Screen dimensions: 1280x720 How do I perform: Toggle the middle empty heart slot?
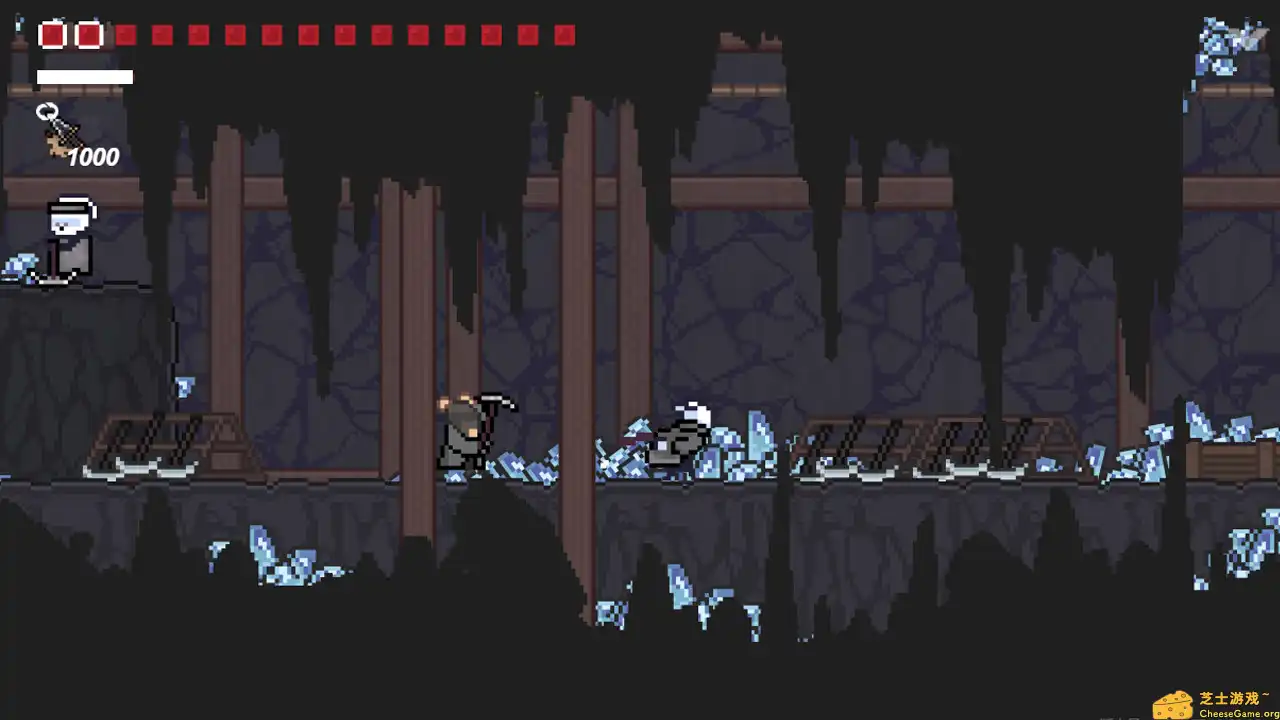[345, 36]
